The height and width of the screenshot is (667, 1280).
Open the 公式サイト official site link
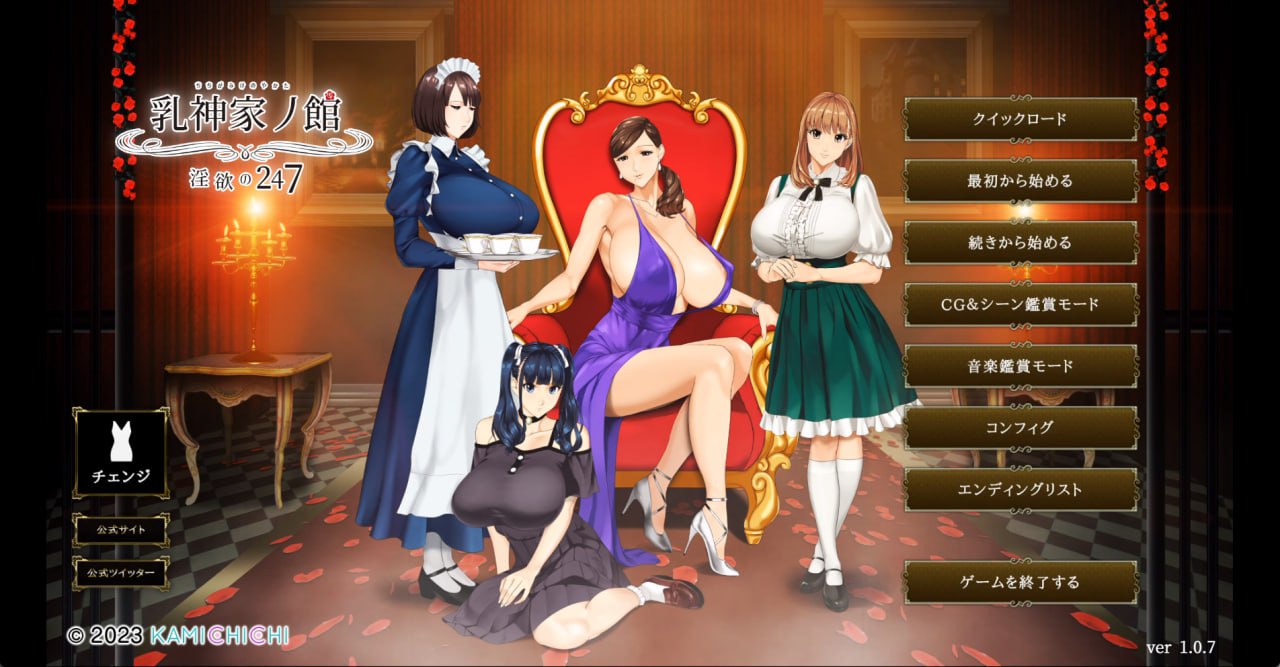(x=121, y=530)
